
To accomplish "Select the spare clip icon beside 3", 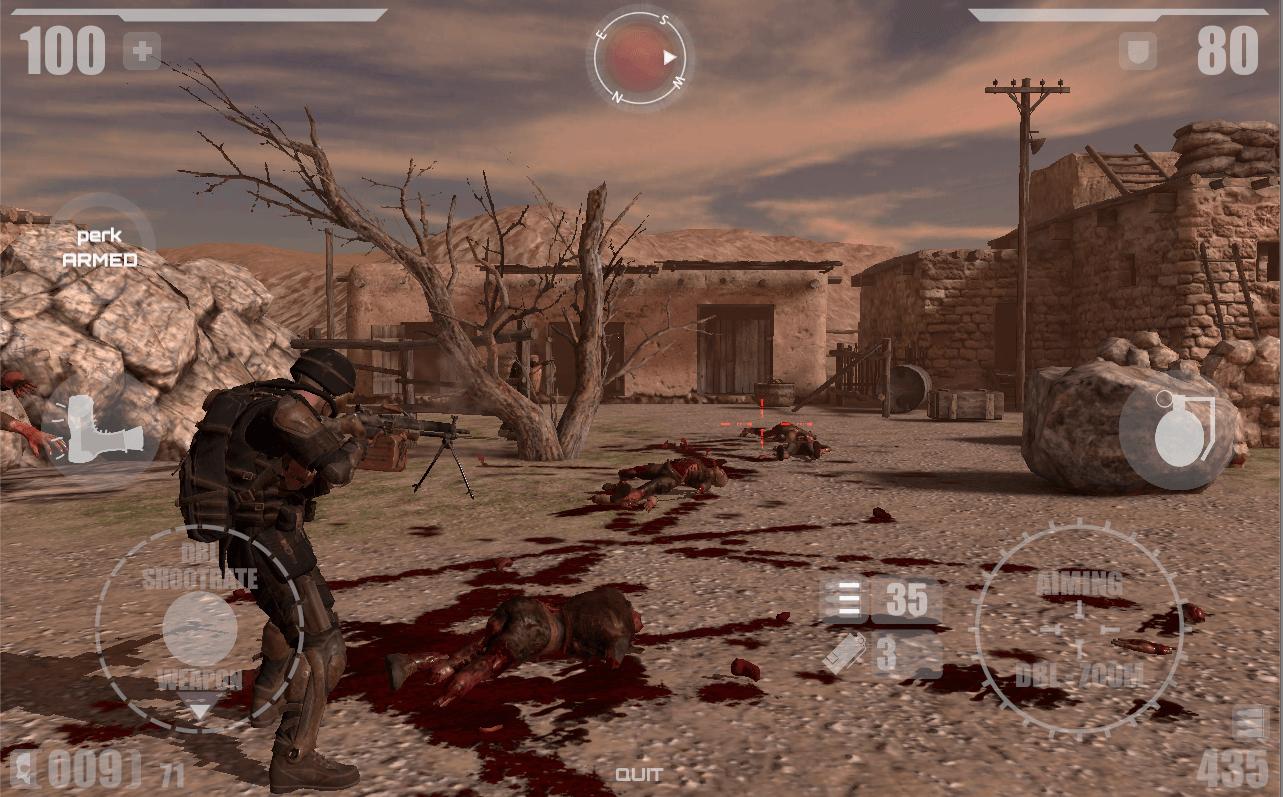I will (x=845, y=655).
